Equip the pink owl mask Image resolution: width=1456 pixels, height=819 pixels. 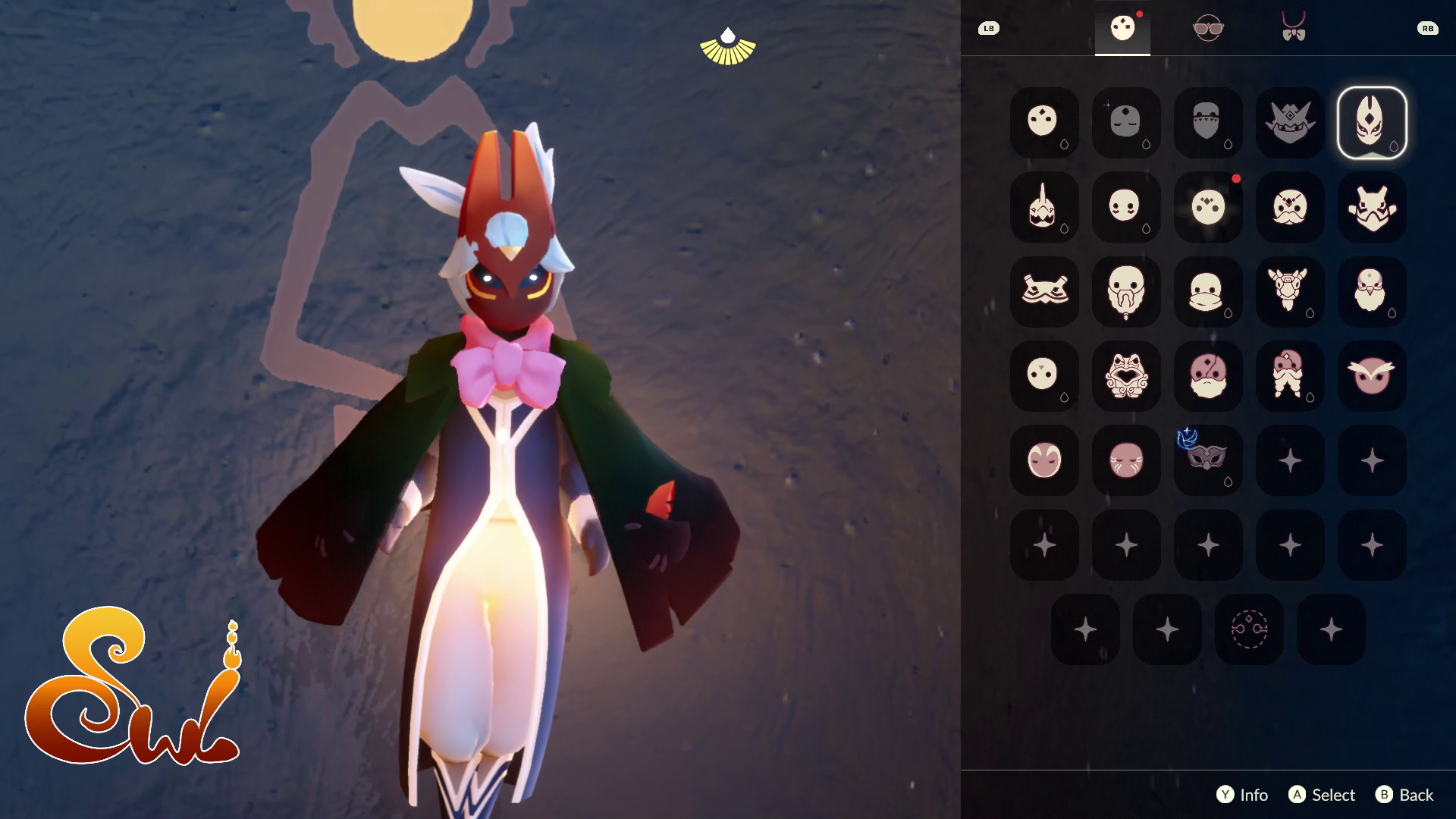point(1371,376)
